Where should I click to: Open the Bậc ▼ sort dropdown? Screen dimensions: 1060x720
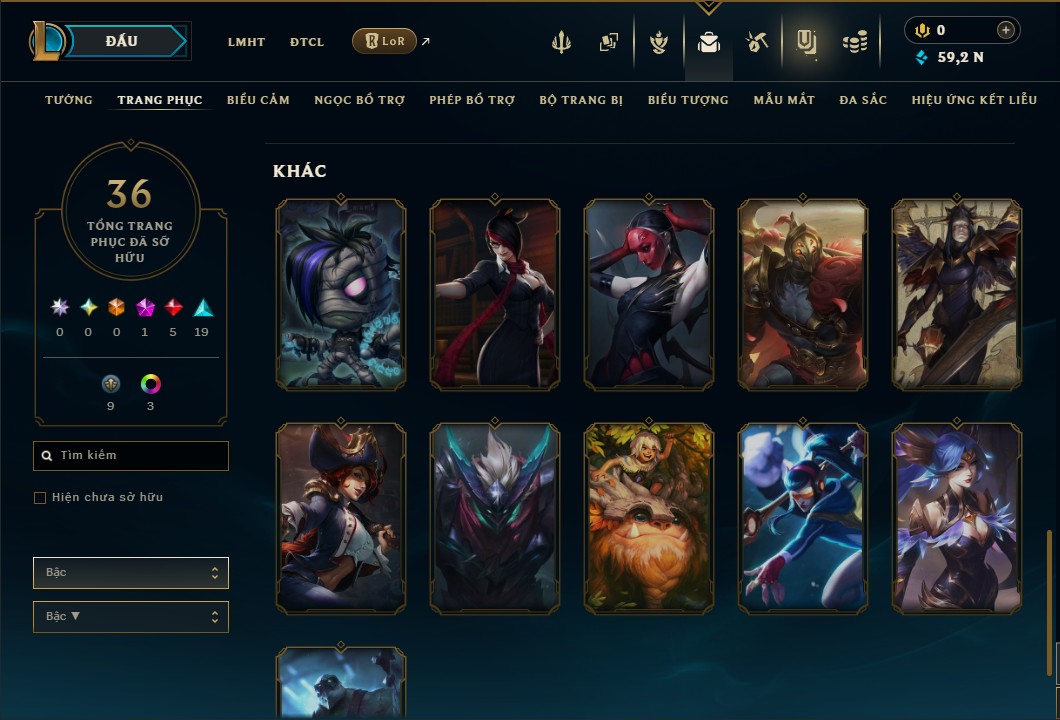coord(131,617)
